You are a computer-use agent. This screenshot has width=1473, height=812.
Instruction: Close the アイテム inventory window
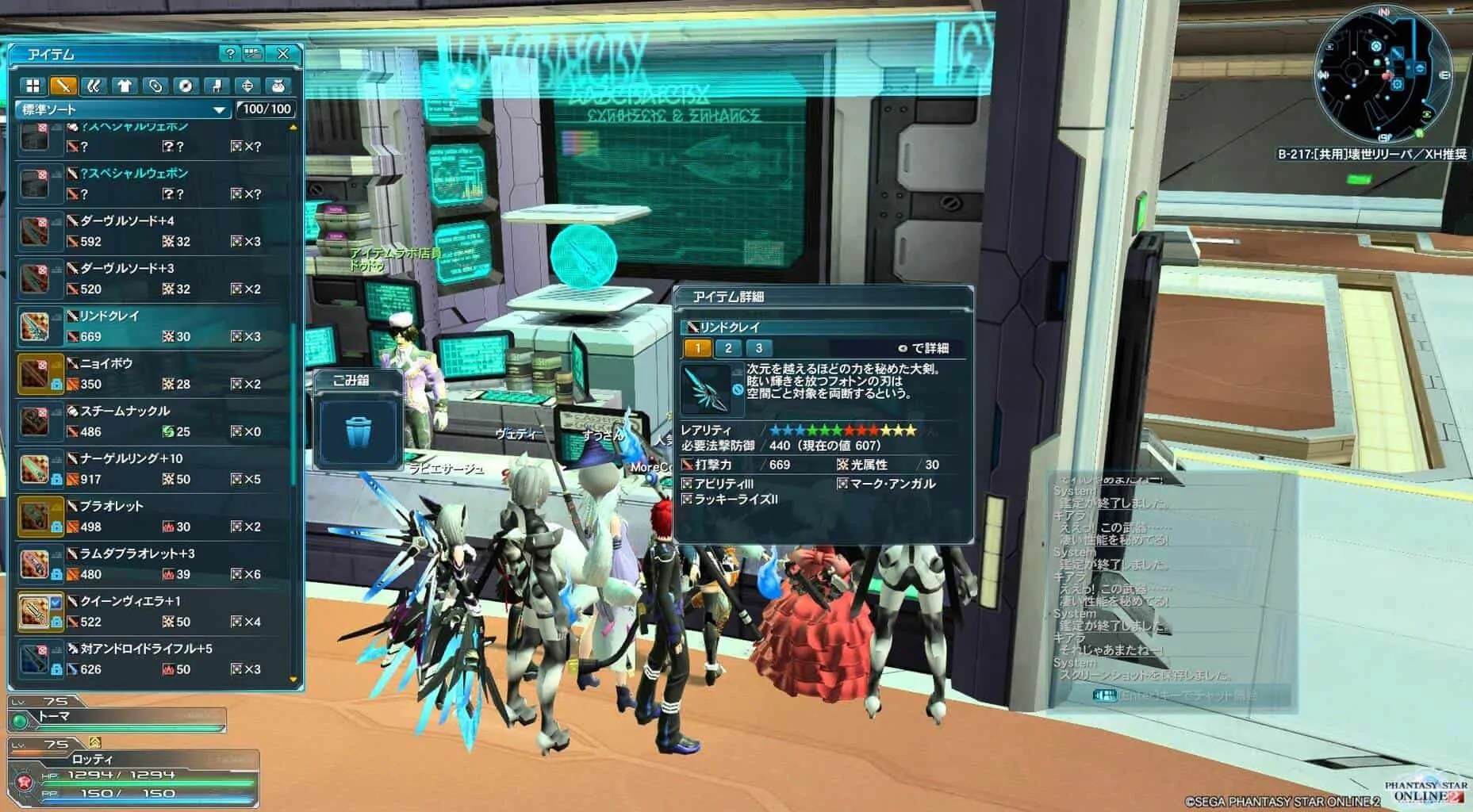(283, 54)
